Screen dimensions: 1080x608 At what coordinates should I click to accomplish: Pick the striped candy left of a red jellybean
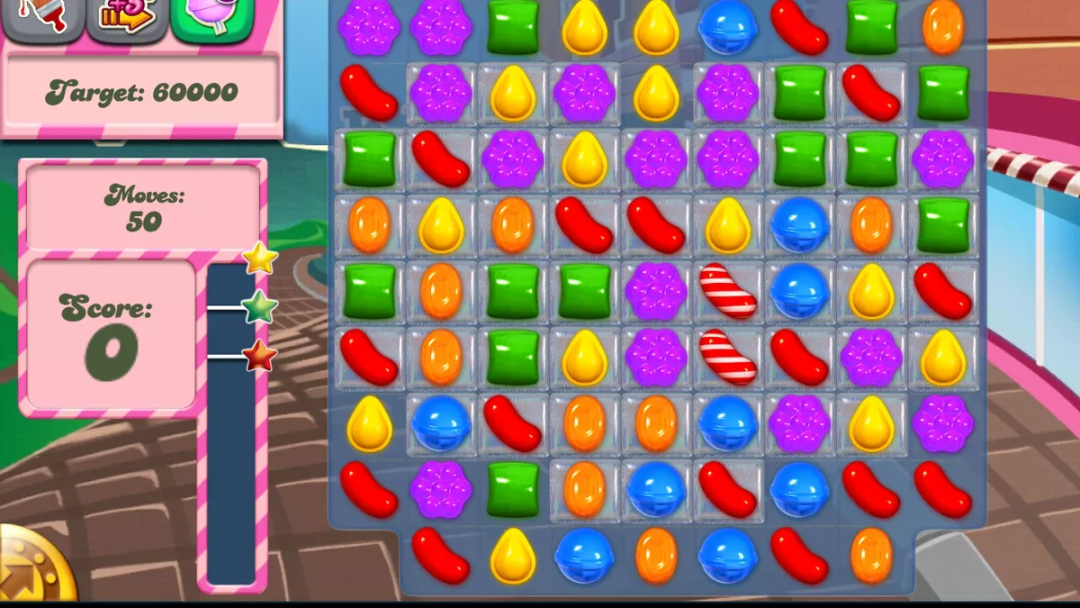pyautogui.click(x=728, y=357)
